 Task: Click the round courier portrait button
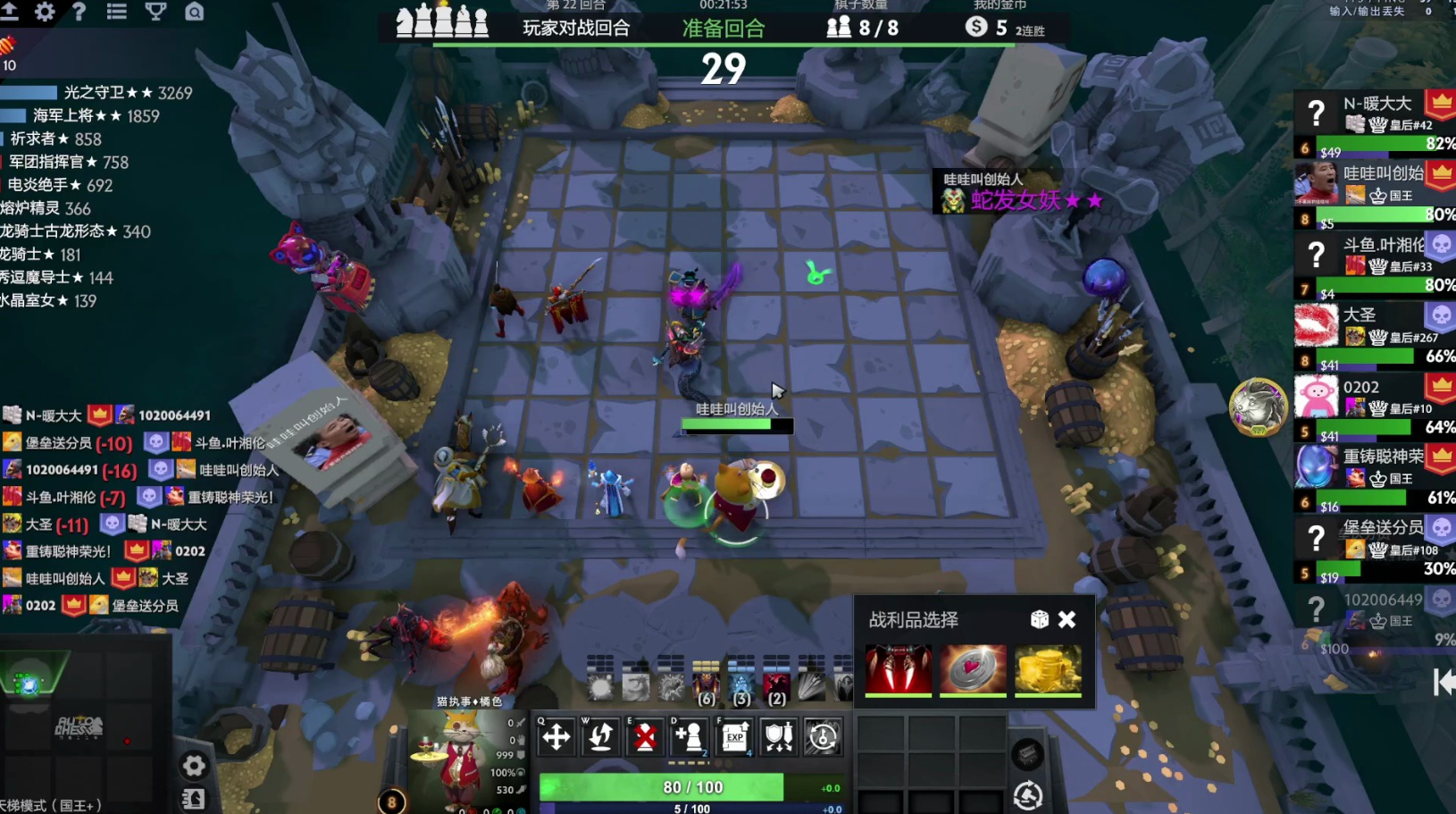1257,407
